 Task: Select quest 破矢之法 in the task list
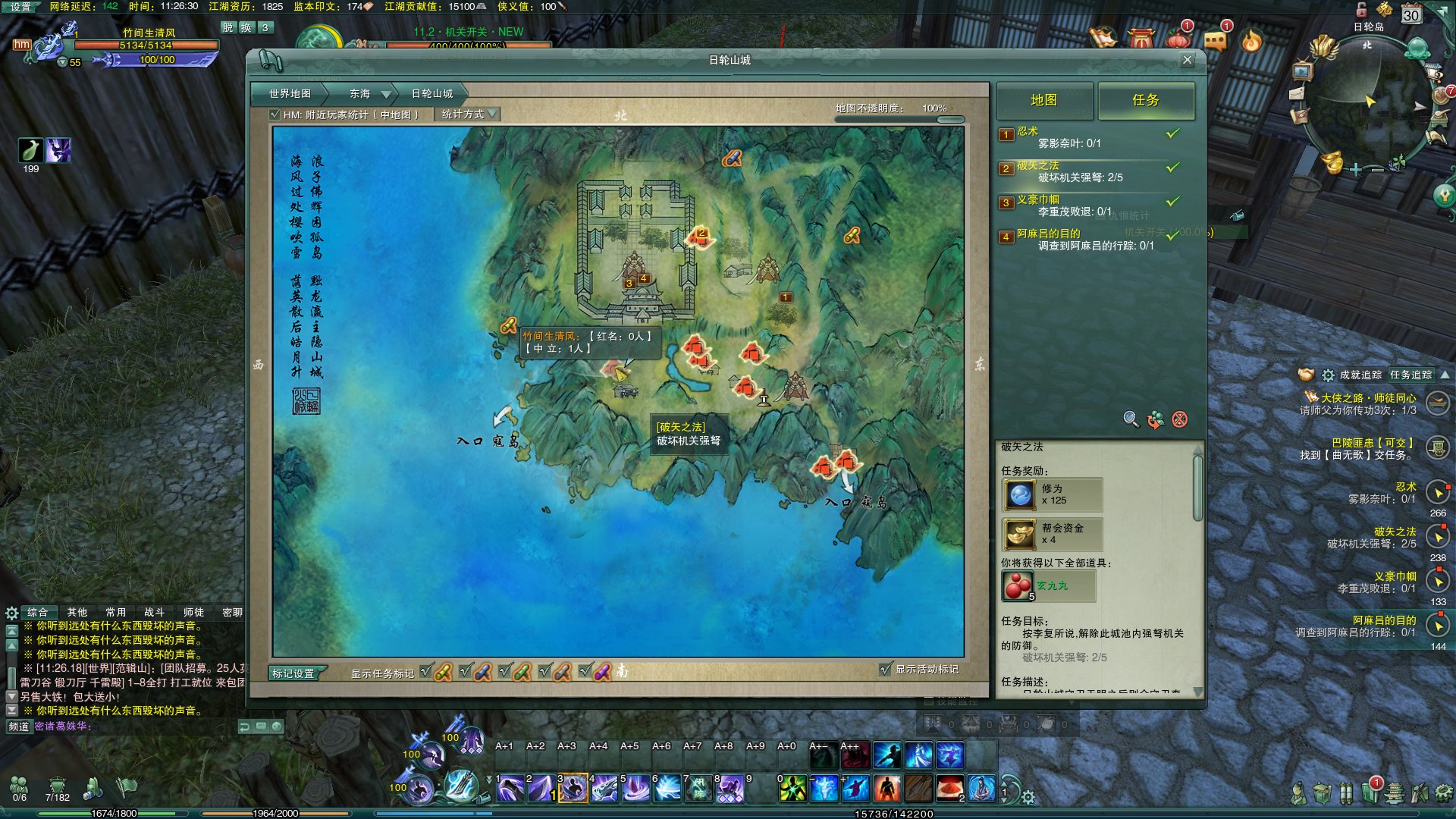coord(1037,166)
